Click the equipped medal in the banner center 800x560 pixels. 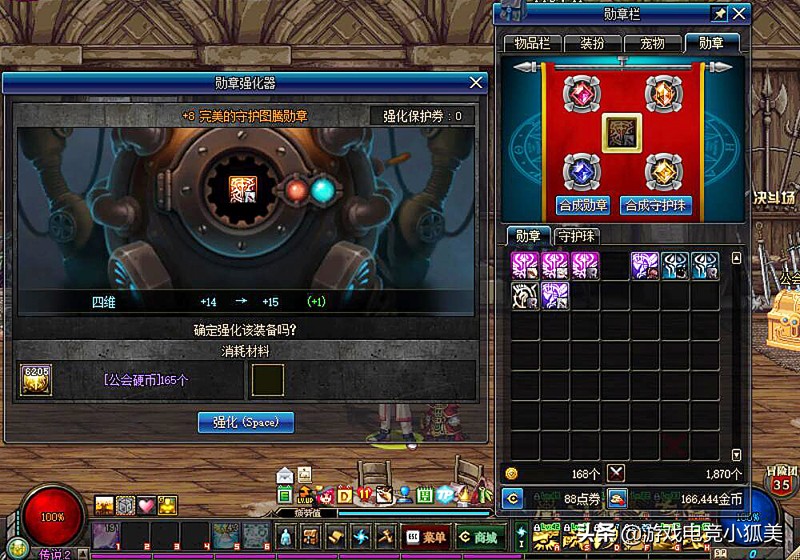[x=621, y=132]
